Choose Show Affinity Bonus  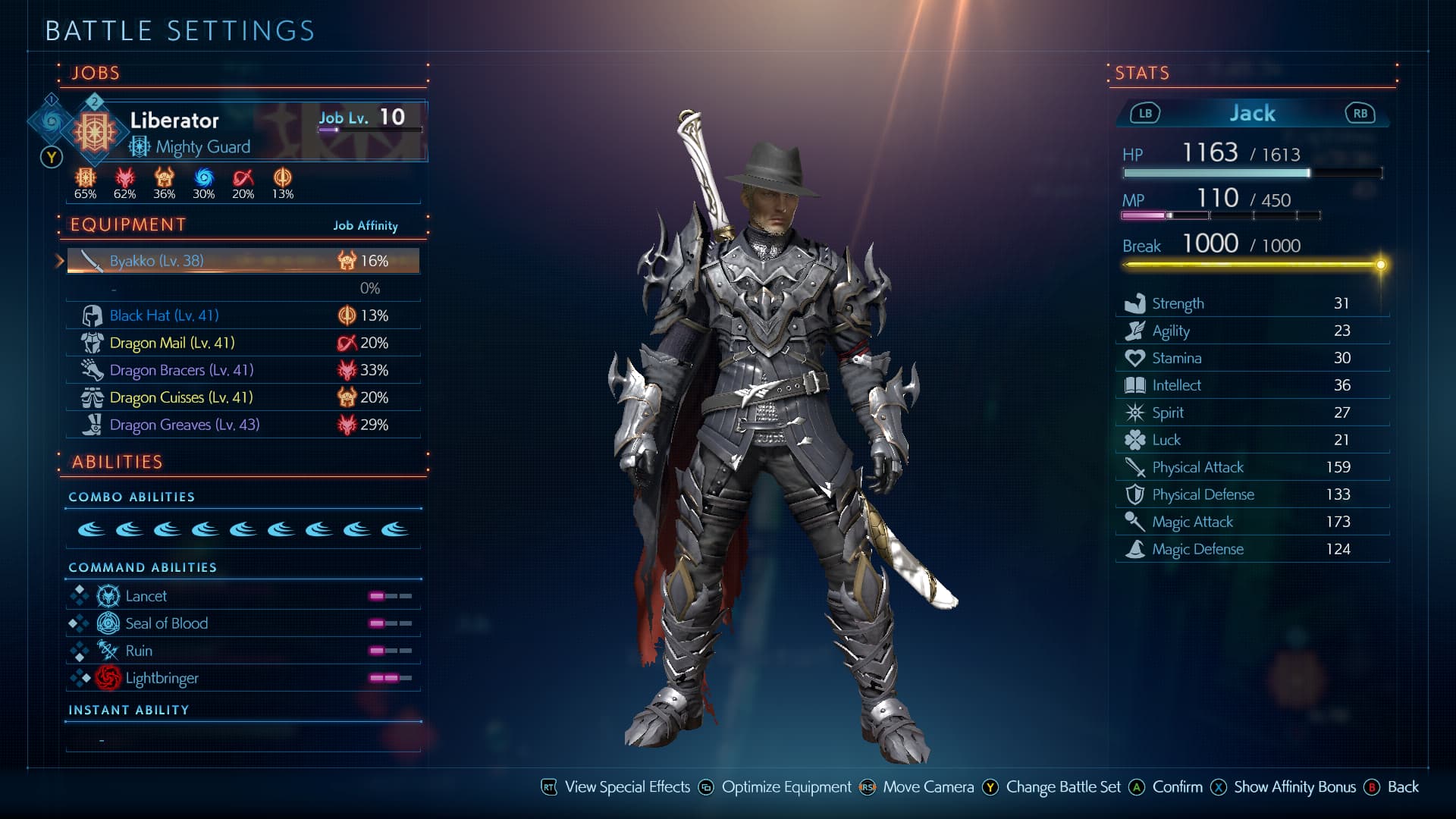tap(1294, 787)
